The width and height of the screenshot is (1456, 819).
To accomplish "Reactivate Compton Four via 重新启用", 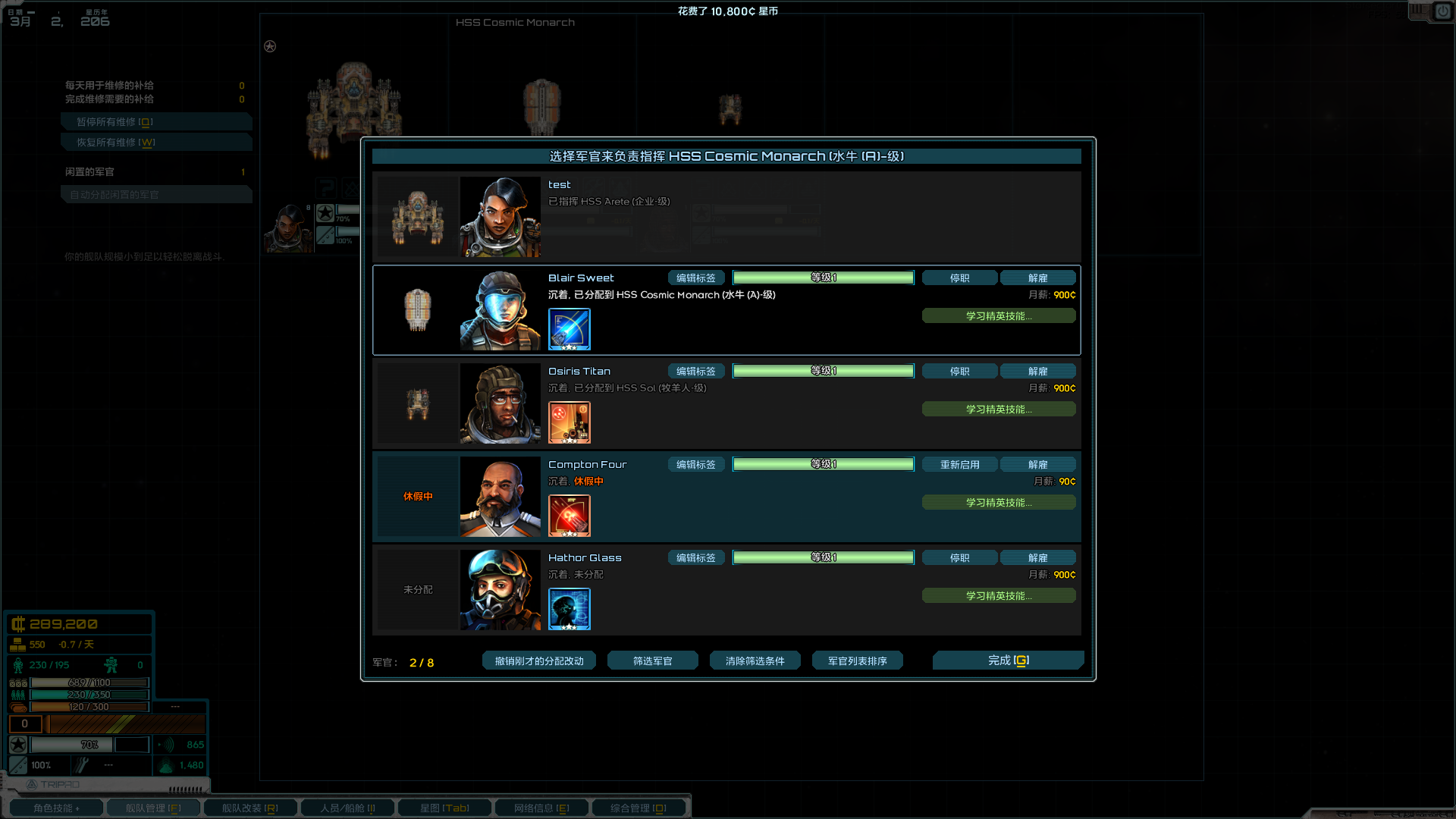I will [959, 464].
